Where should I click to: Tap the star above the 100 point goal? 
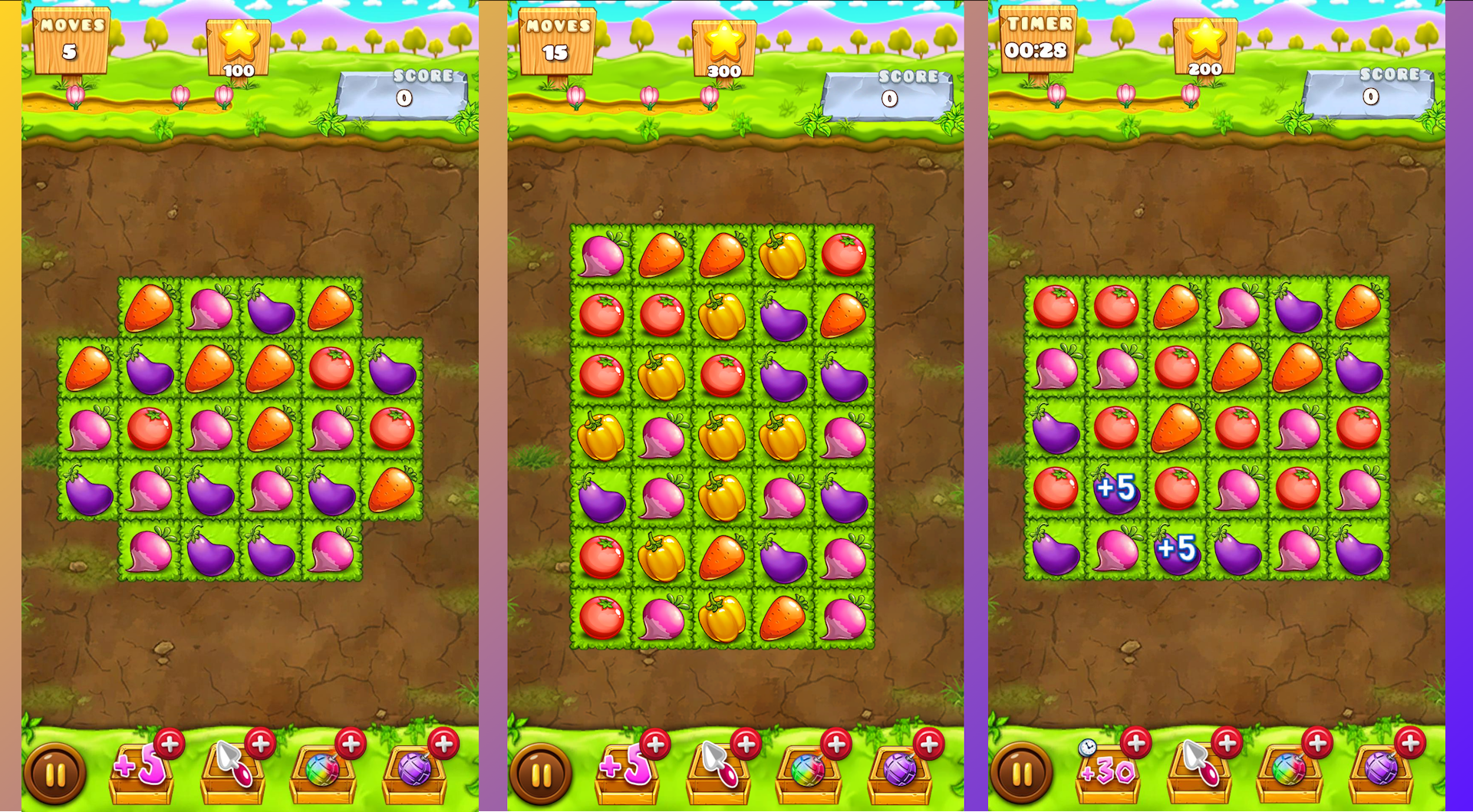[239, 42]
